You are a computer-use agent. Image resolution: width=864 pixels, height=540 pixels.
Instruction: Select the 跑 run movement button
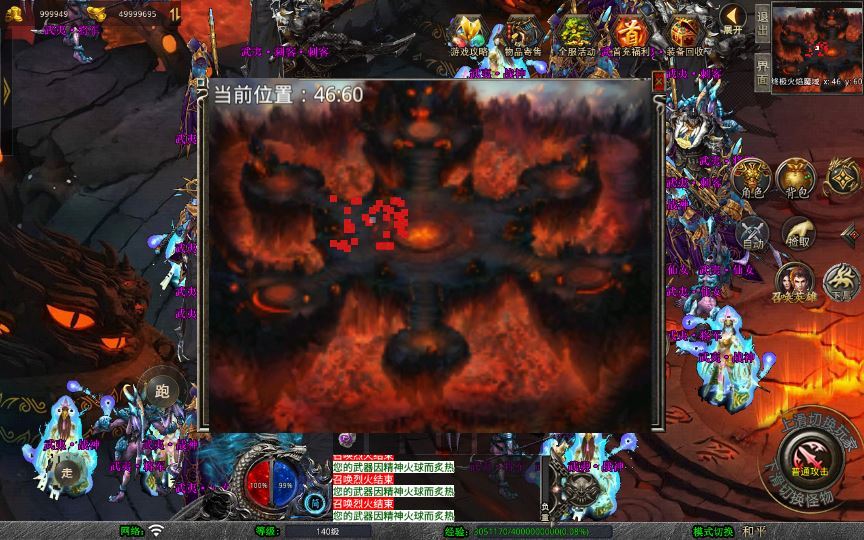160,390
